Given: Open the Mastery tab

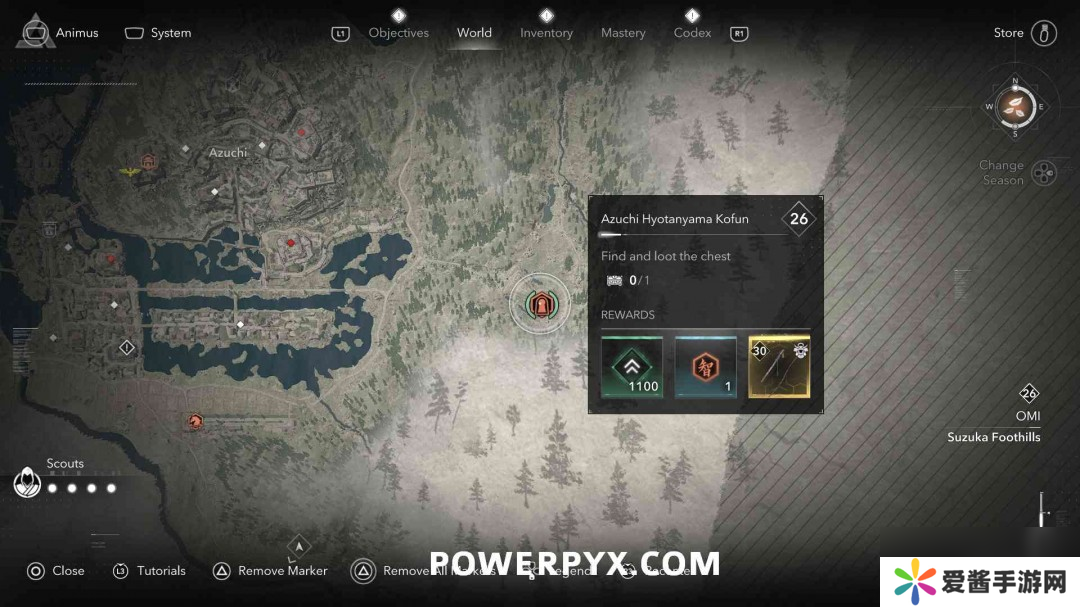Looking at the screenshot, I should 623,33.
